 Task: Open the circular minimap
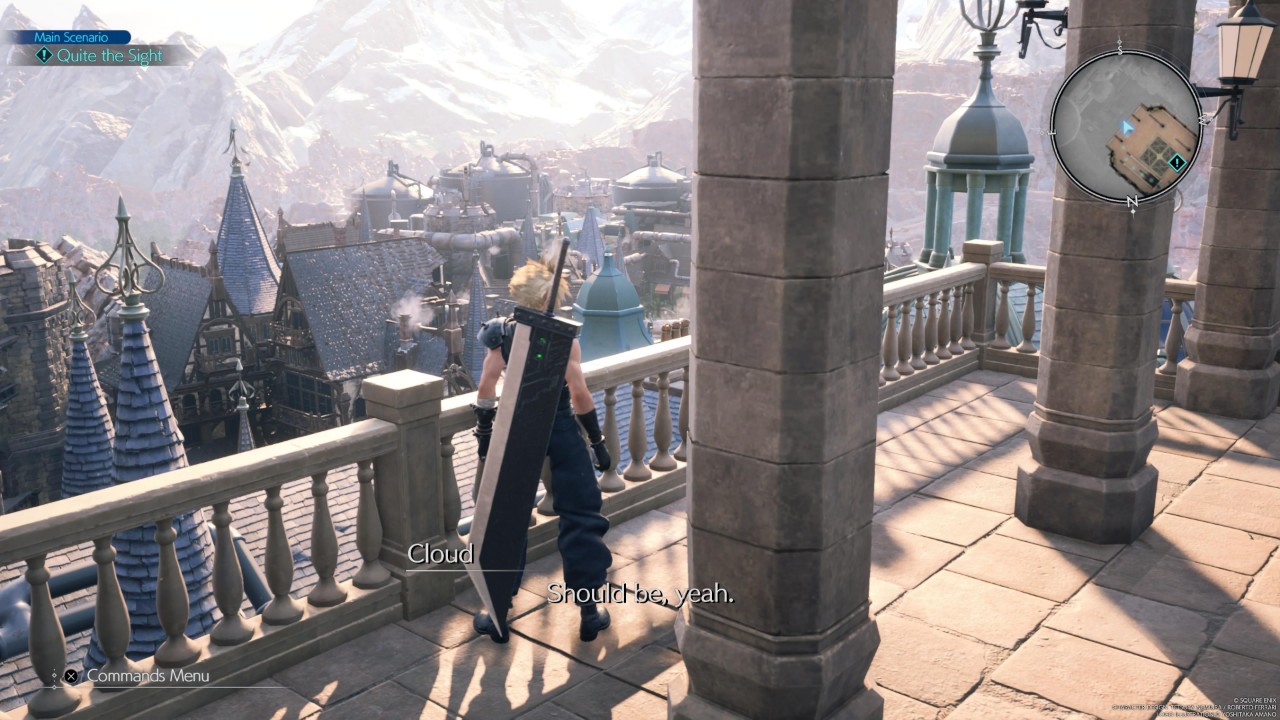1125,126
